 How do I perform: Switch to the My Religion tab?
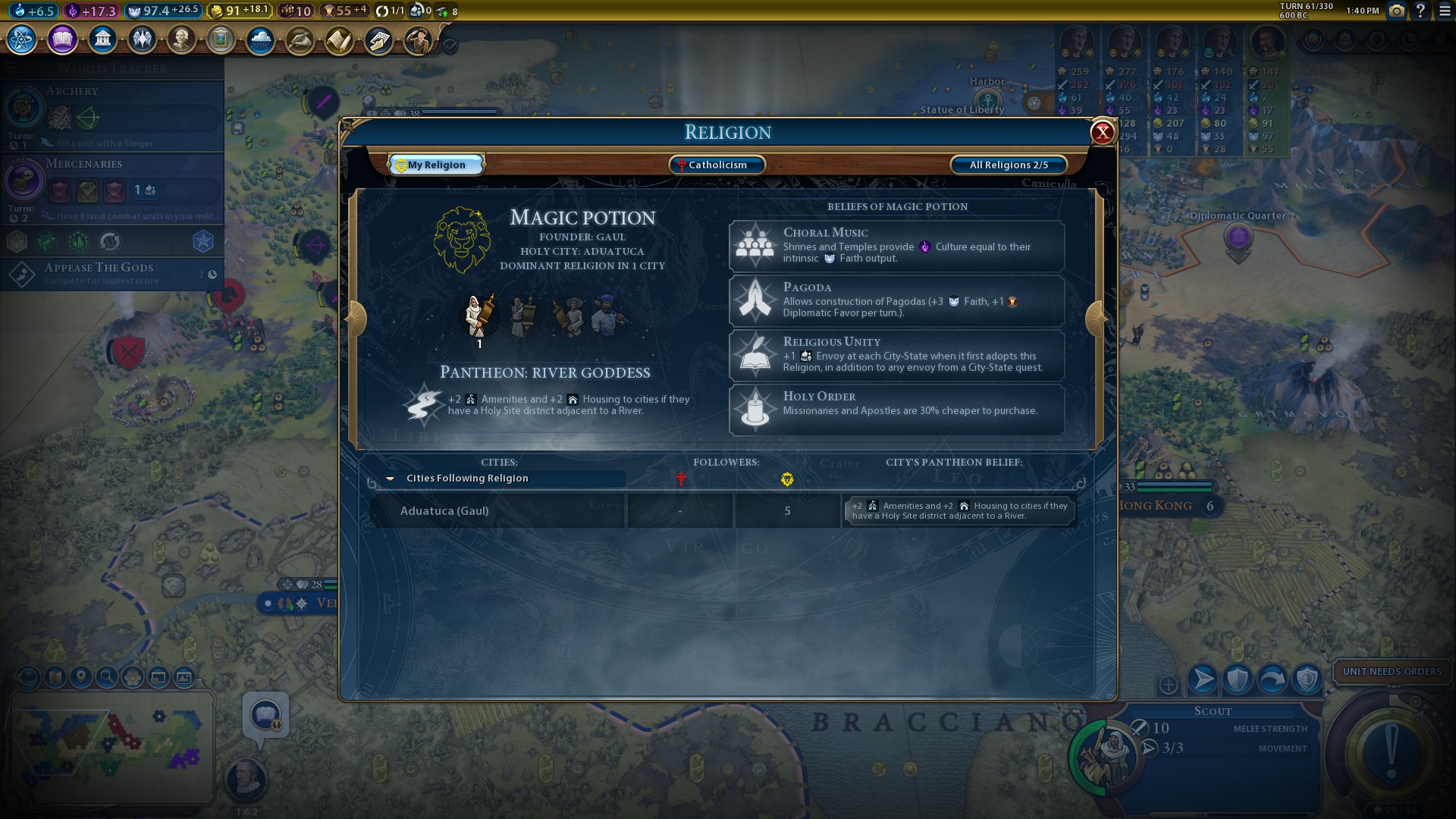click(436, 165)
